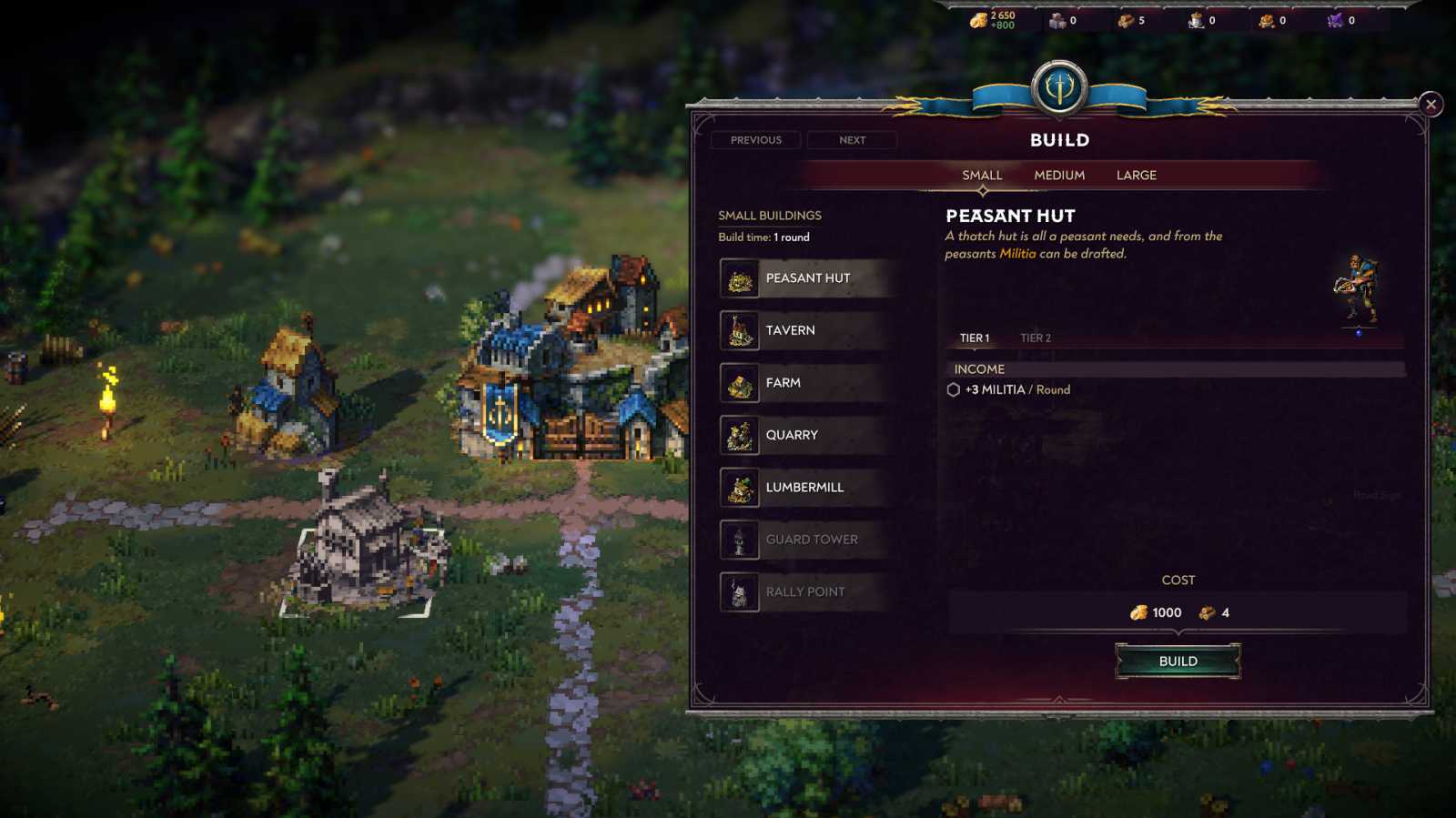Screen dimensions: 1456x818
Task: Click the purple crystal resource icon
Action: 1332,20
